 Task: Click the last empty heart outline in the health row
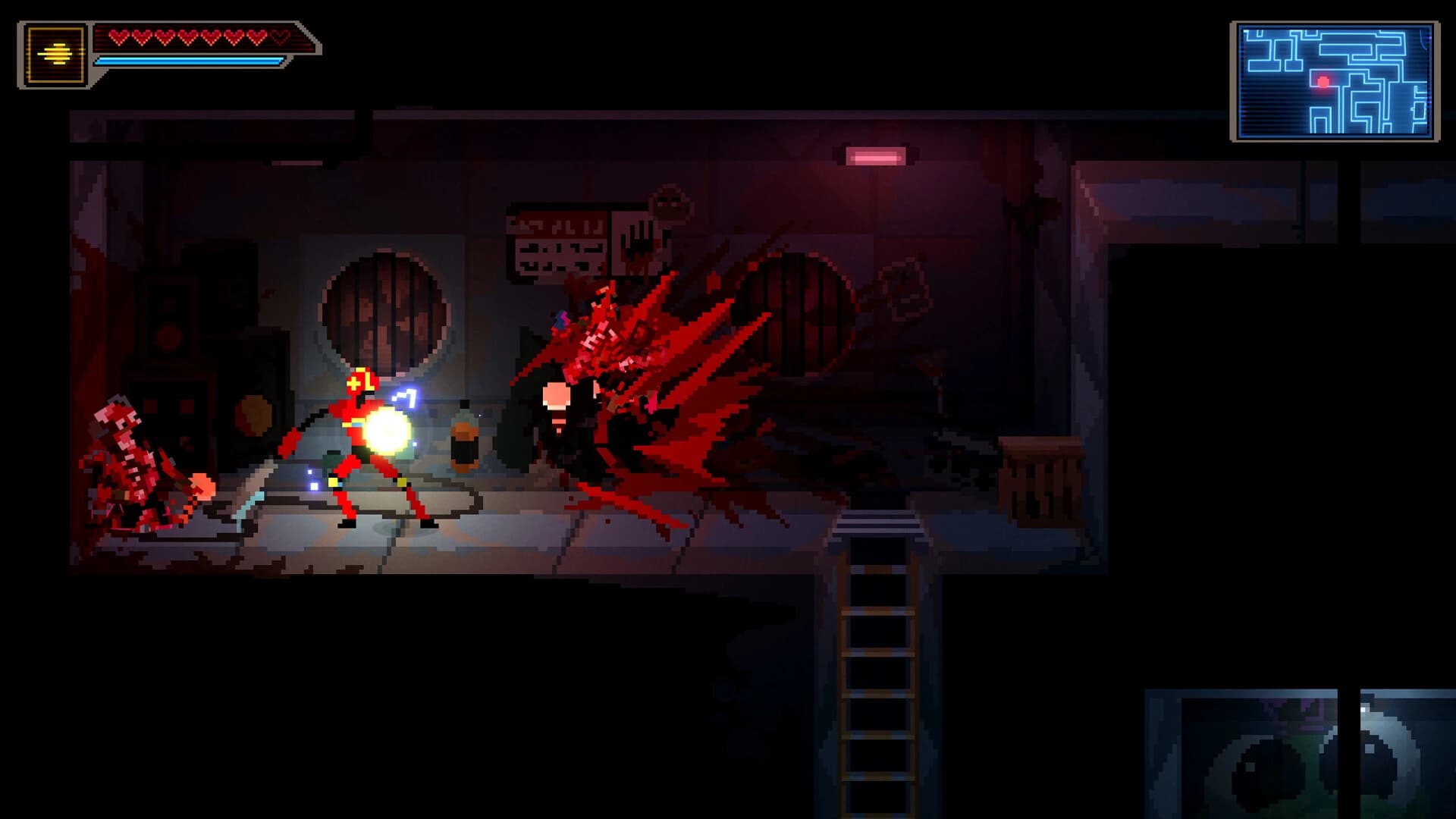[279, 38]
